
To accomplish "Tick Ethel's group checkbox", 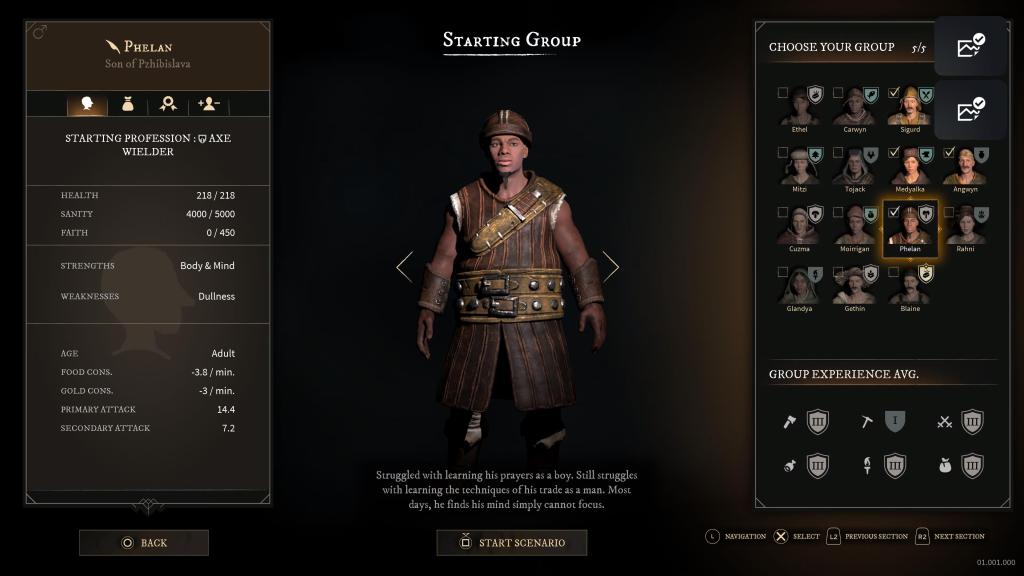I will (x=783, y=93).
